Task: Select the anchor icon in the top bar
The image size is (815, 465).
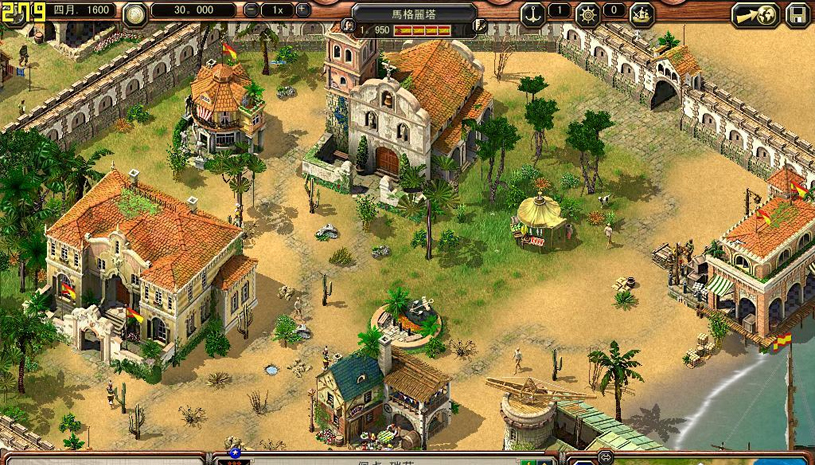Action: pyautogui.click(x=534, y=14)
